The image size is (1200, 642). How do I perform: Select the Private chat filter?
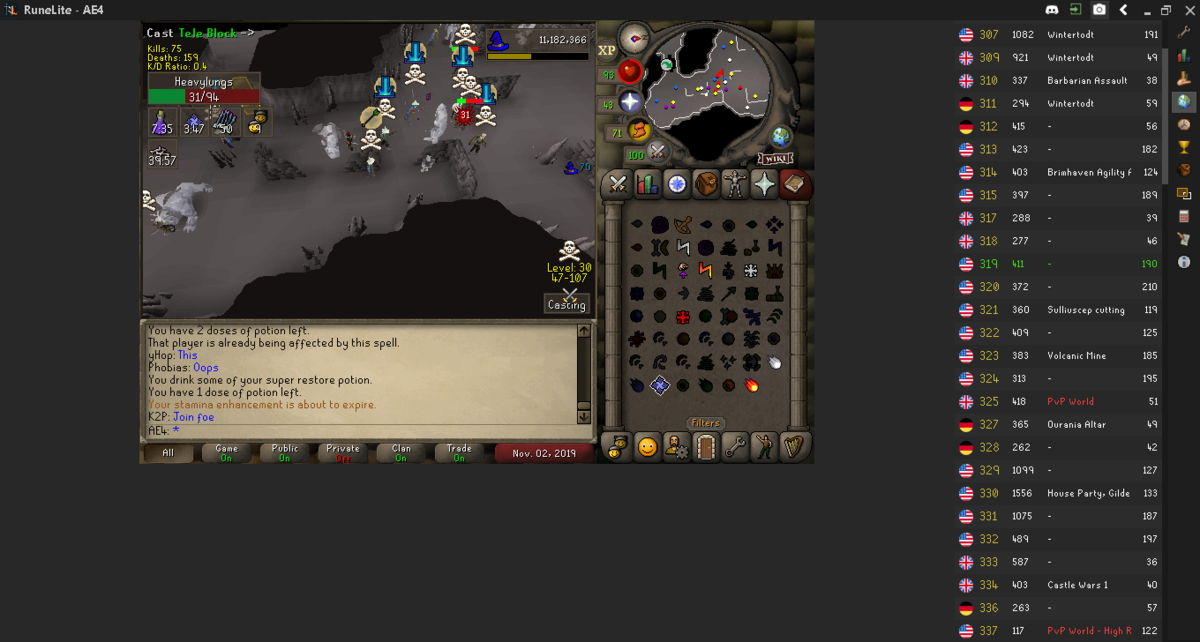click(x=343, y=453)
